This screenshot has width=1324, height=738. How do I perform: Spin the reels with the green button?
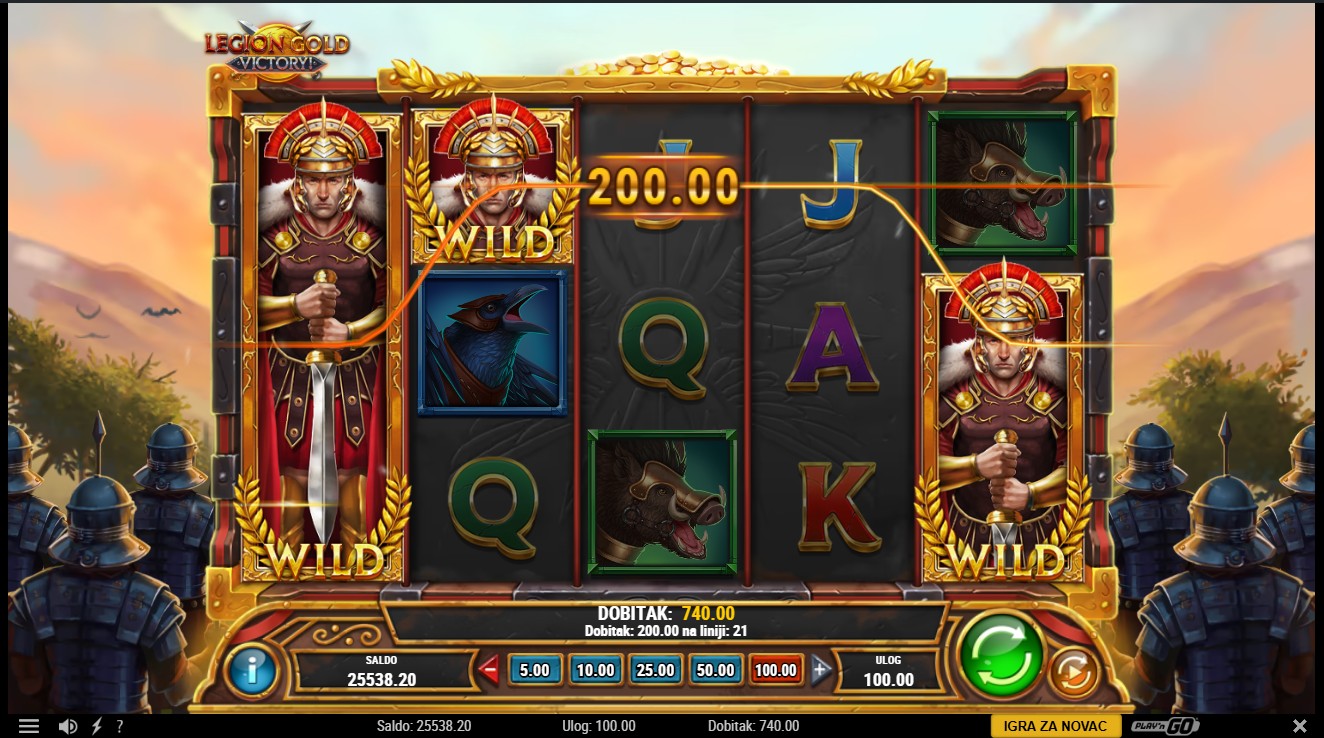pyautogui.click(x=1001, y=657)
